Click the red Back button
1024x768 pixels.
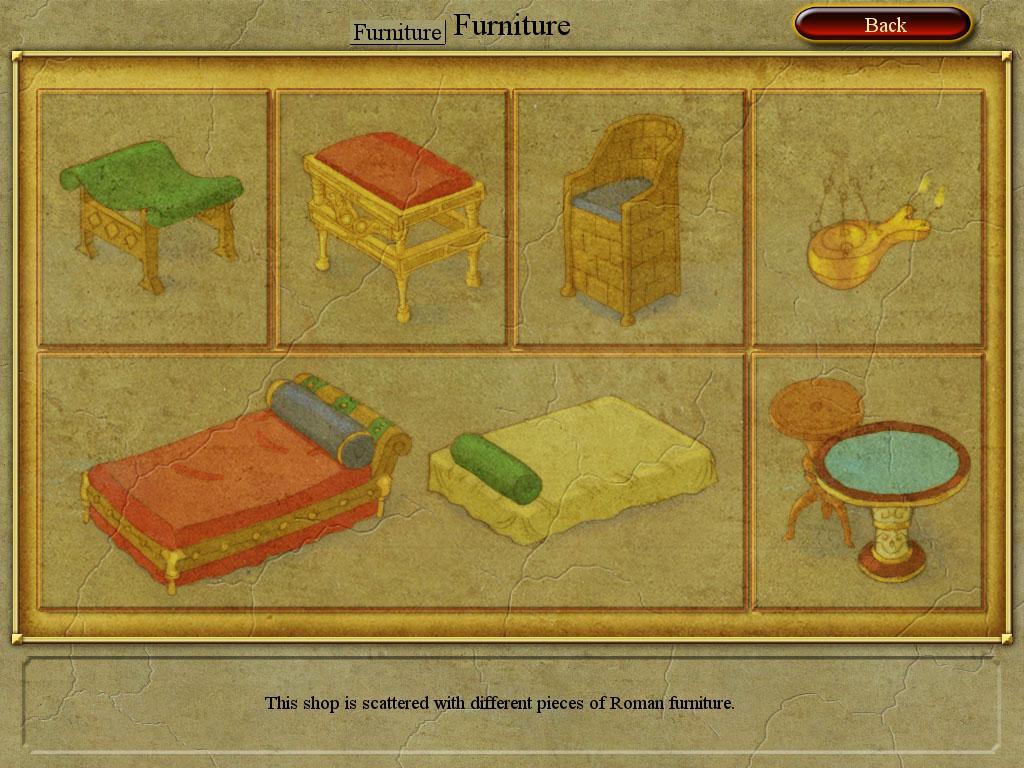(883, 25)
